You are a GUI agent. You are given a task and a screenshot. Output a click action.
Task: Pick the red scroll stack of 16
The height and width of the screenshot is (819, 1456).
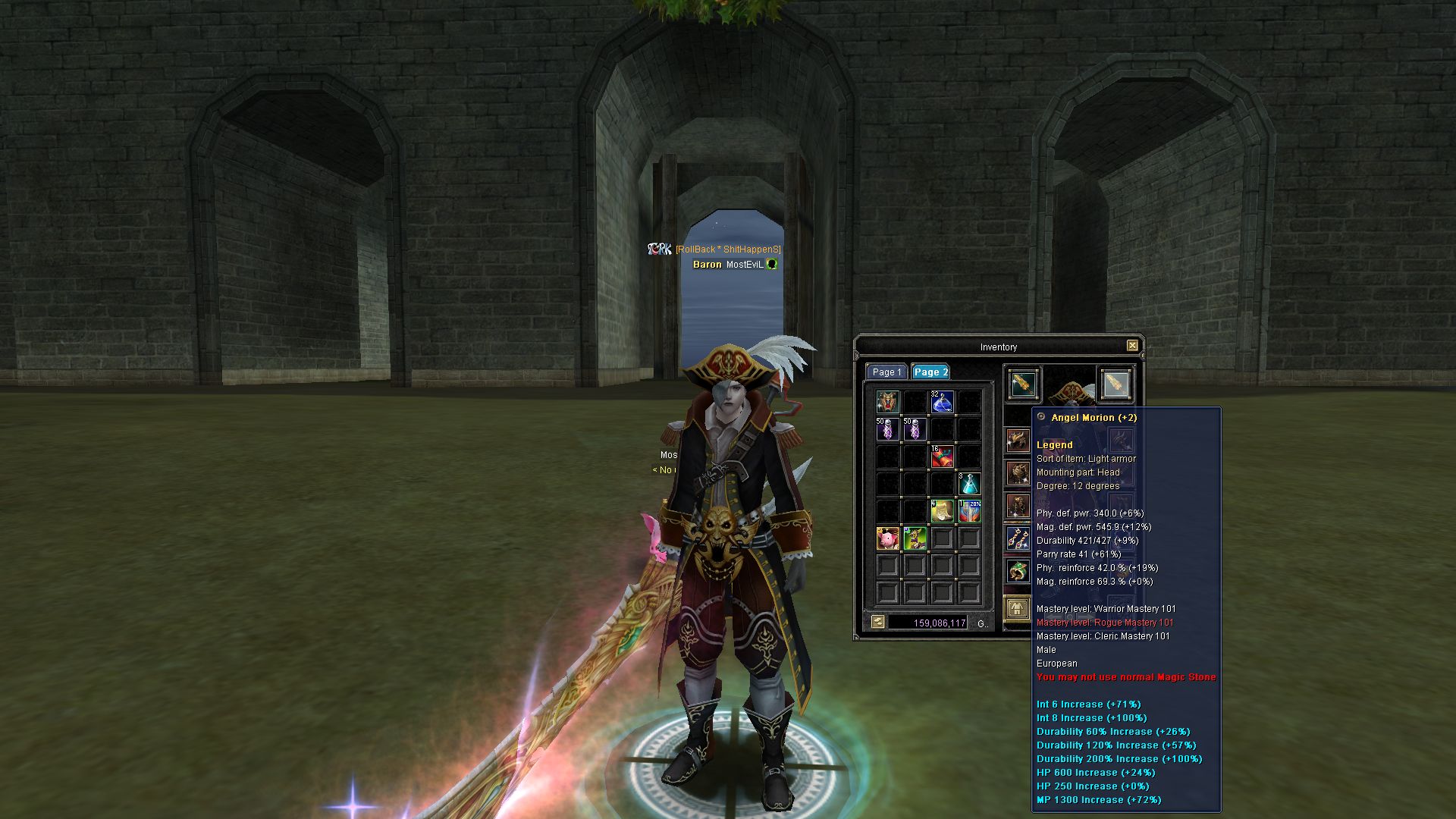click(942, 457)
